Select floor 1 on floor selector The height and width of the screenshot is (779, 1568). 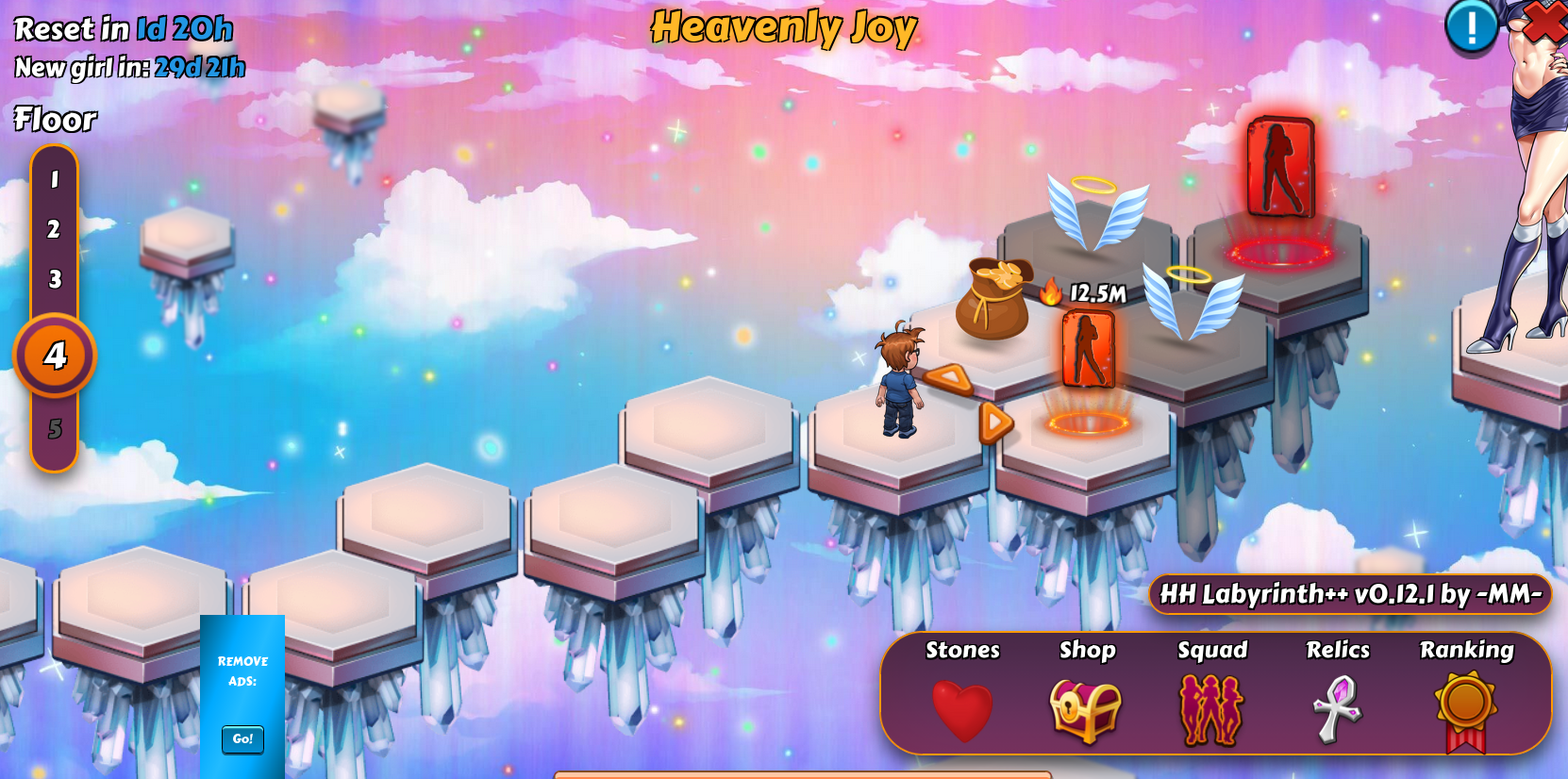pyautogui.click(x=55, y=179)
